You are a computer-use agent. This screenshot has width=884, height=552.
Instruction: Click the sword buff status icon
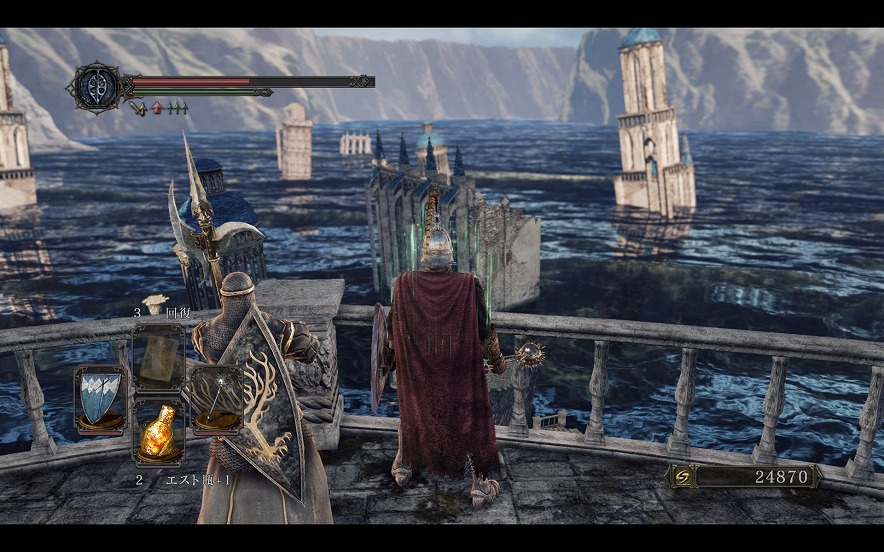click(138, 108)
